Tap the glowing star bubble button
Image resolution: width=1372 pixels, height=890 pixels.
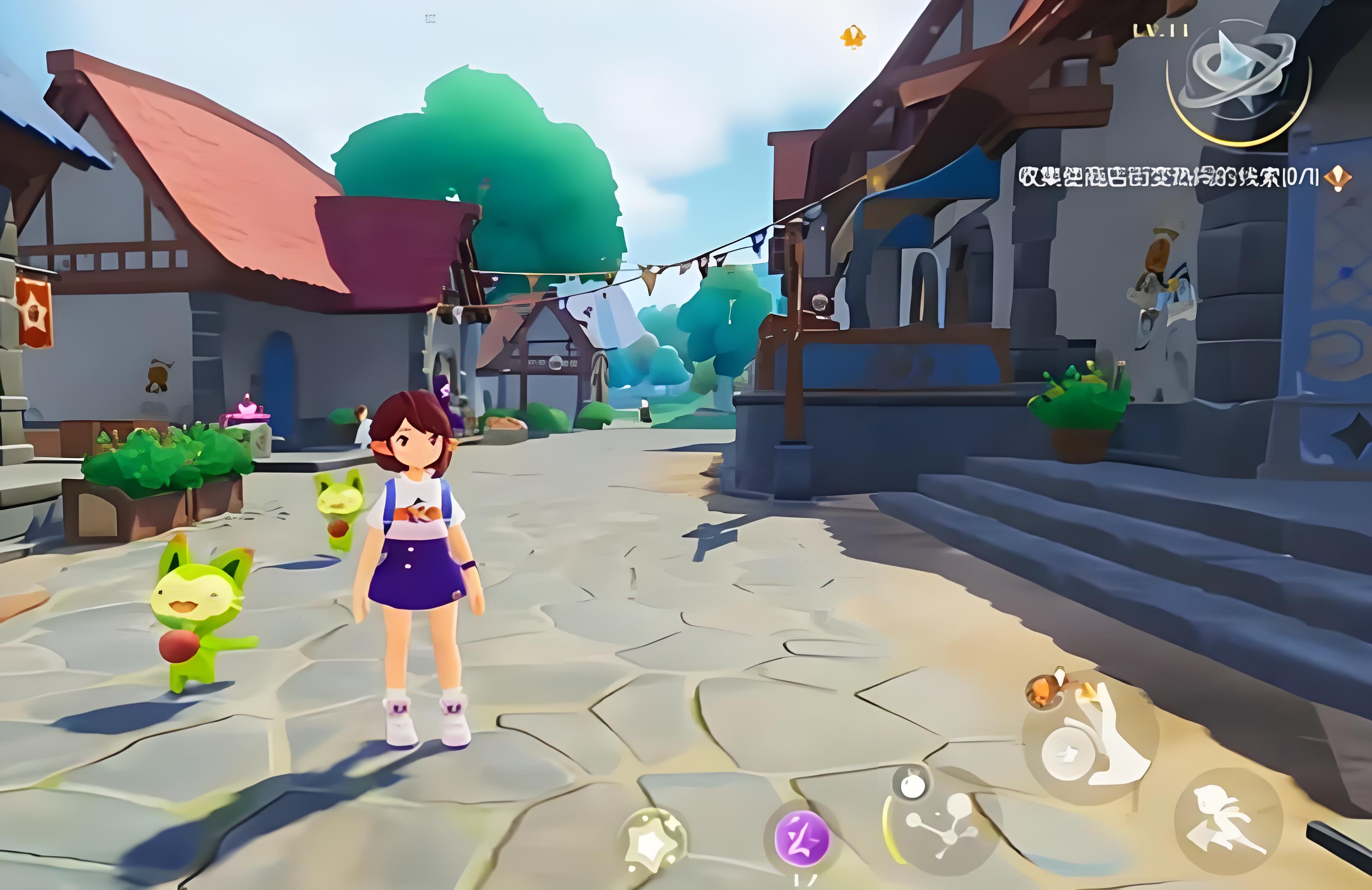point(653,842)
